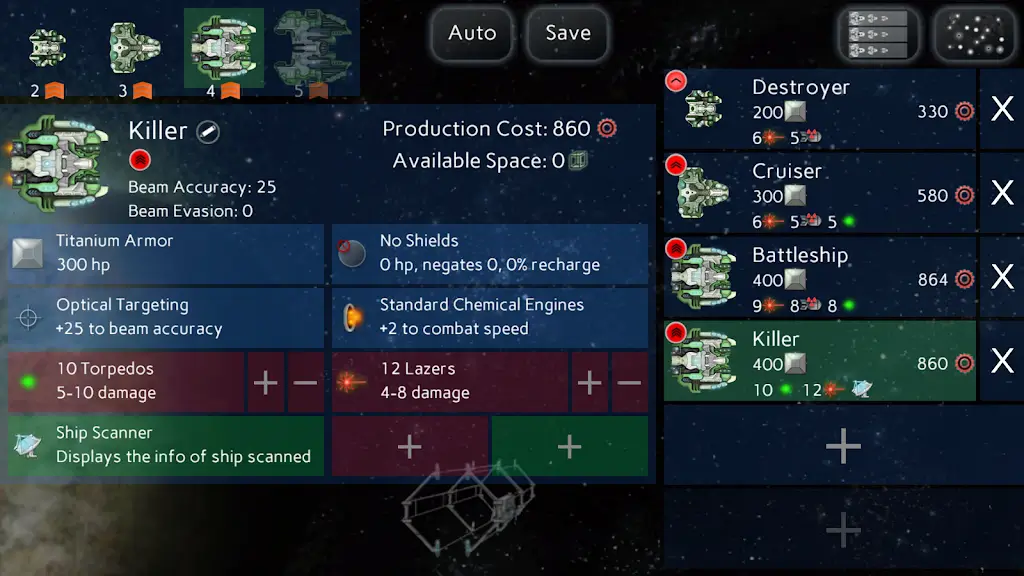Save the current ship design
This screenshot has height=576, width=1024.
567,33
